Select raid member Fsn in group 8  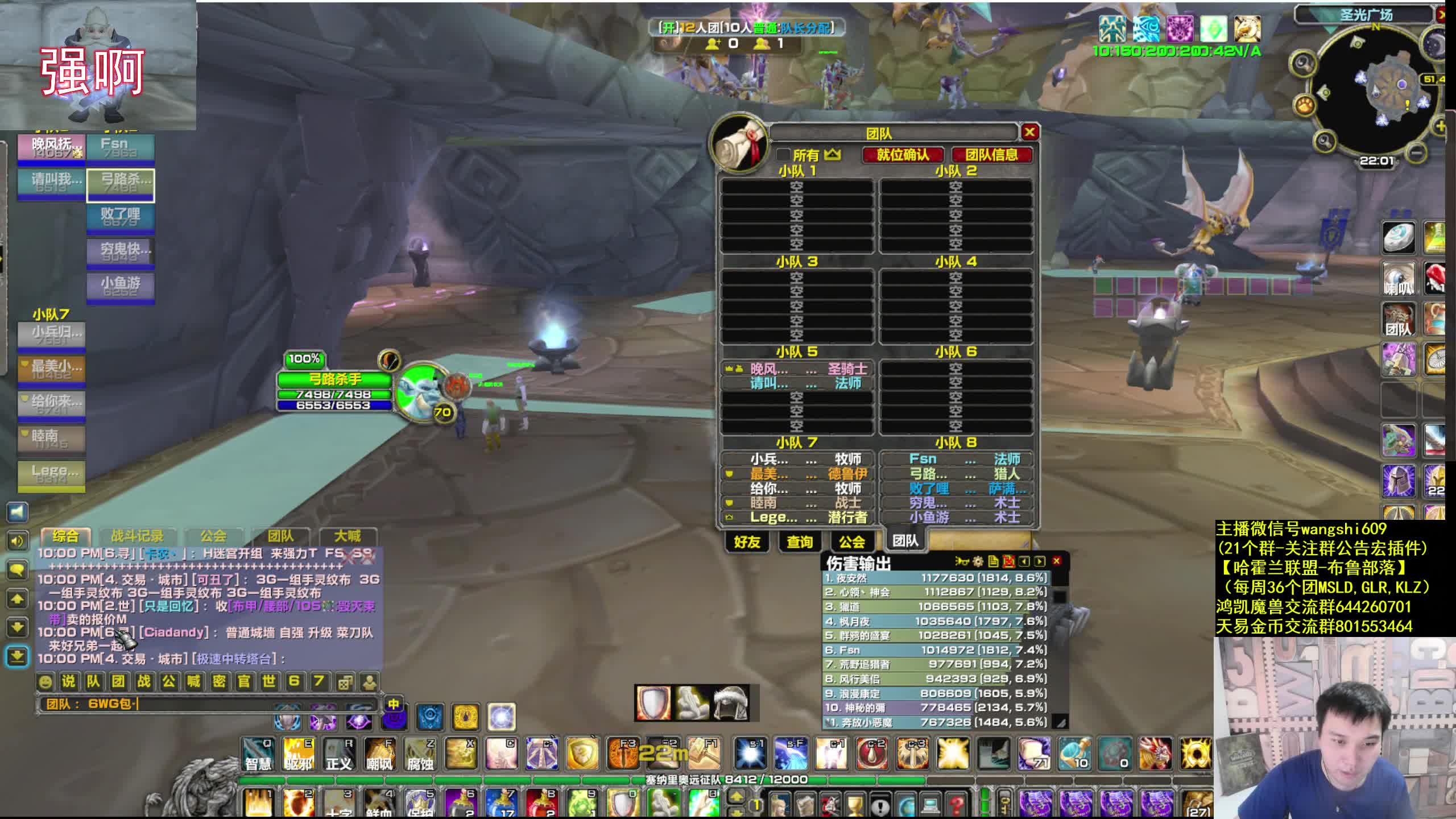[x=957, y=459]
